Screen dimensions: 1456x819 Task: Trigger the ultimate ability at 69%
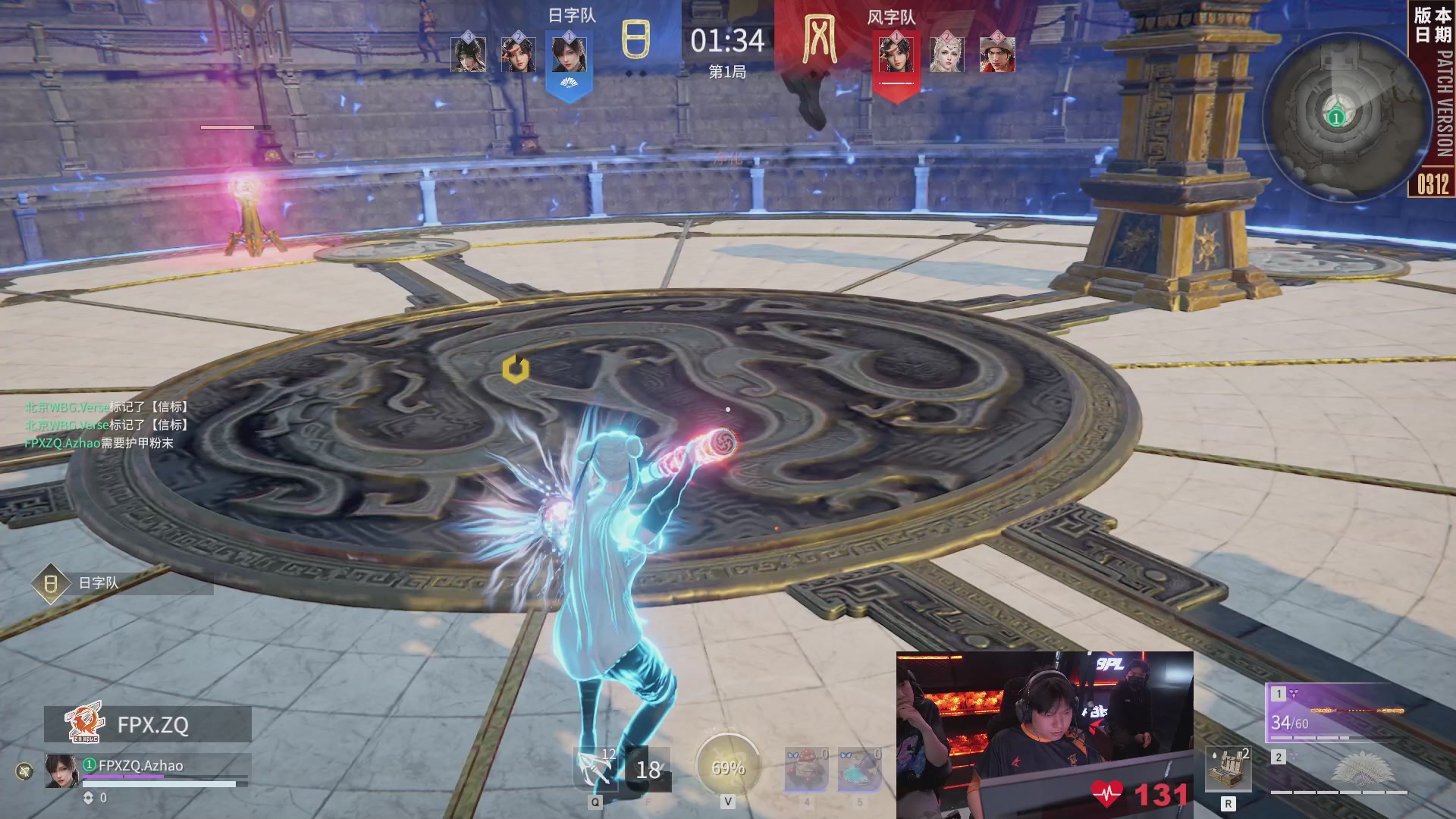pos(727,767)
